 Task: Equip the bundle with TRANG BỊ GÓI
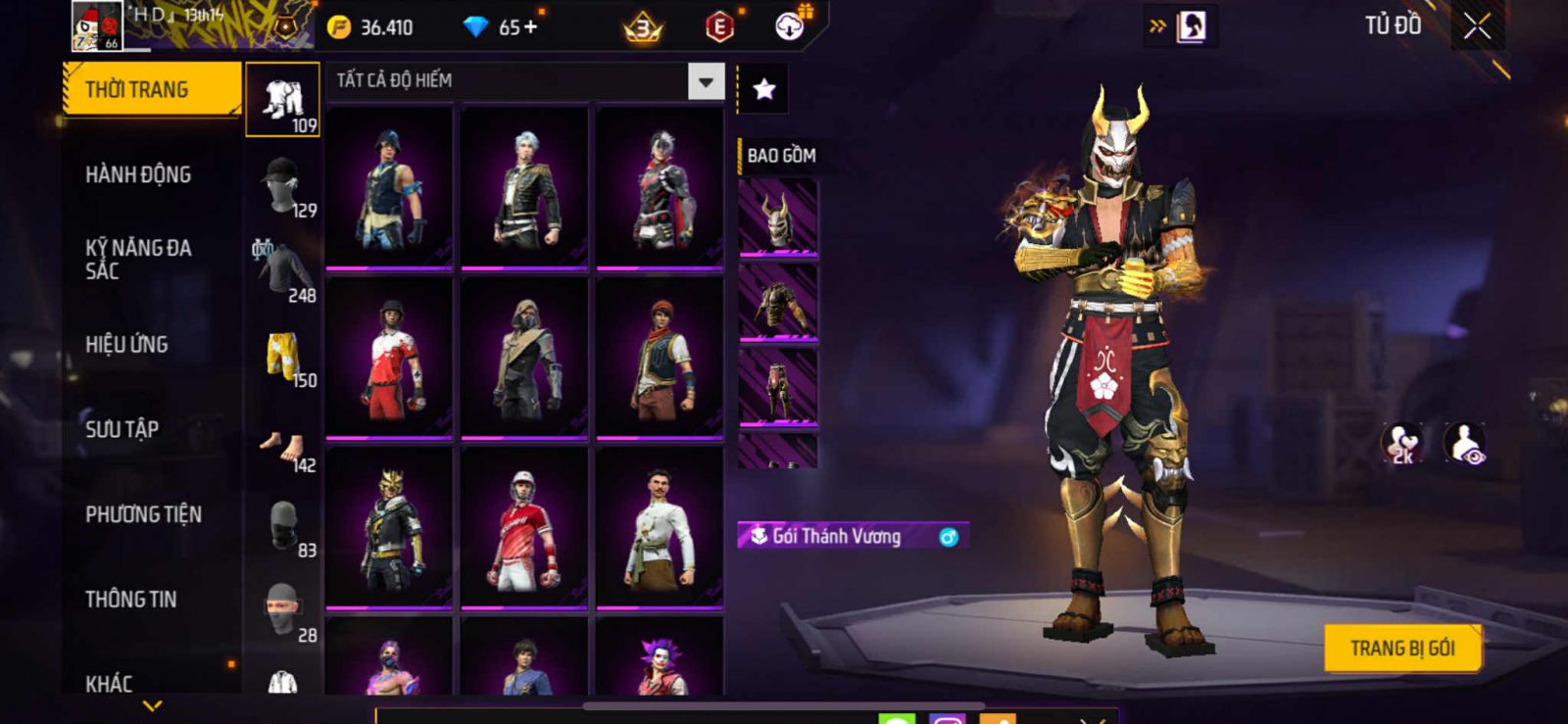(1401, 648)
